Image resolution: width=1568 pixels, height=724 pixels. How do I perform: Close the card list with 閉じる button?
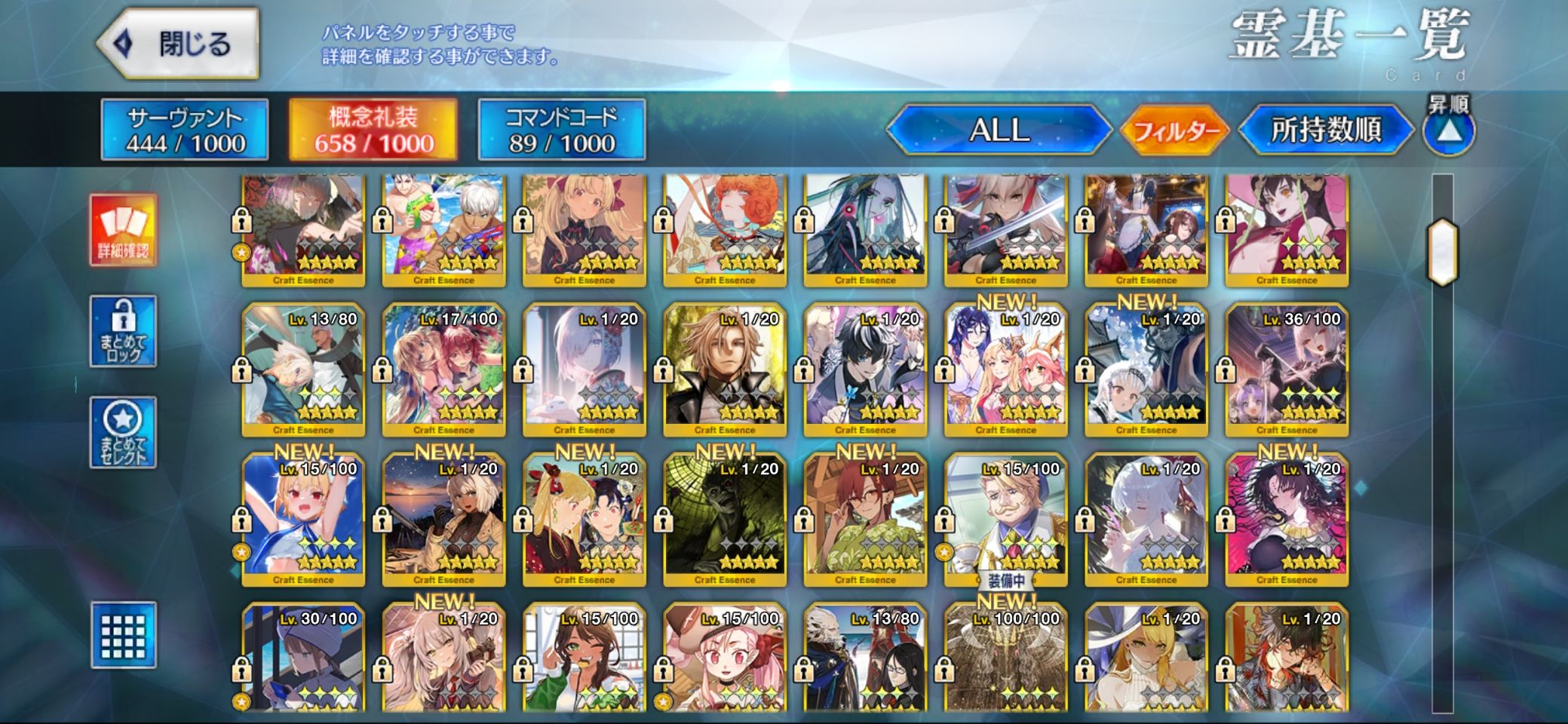tap(179, 44)
